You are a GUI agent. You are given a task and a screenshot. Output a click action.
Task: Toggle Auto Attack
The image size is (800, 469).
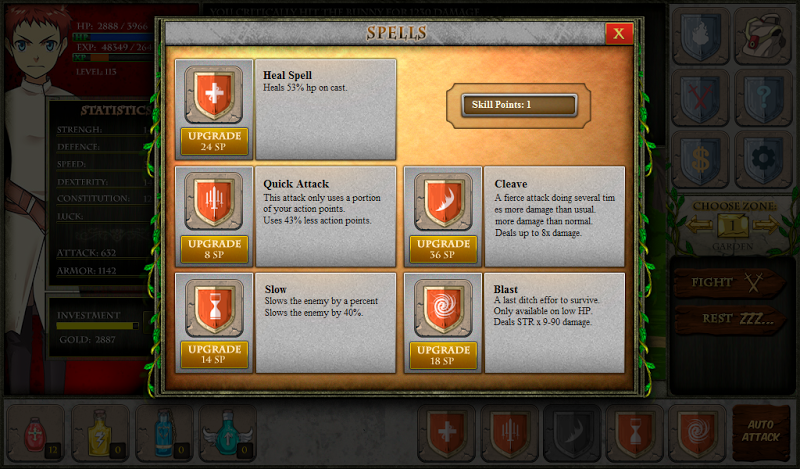point(759,431)
